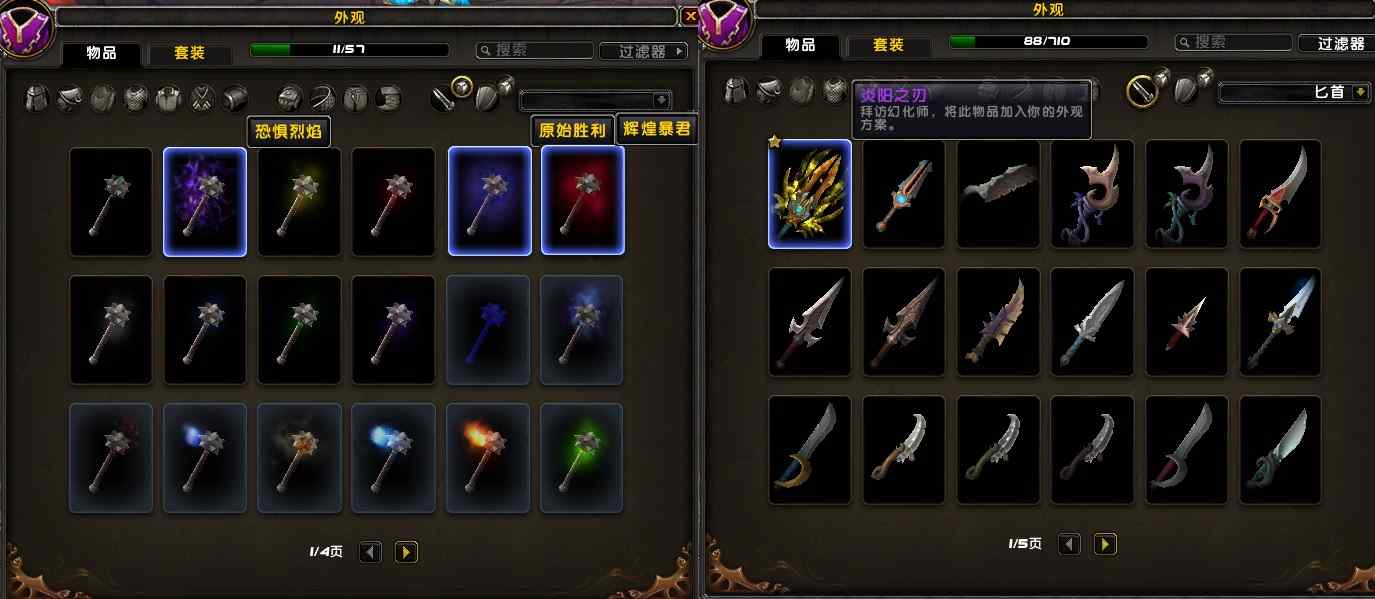Go to next page of the 1/4页 pager

405,551
